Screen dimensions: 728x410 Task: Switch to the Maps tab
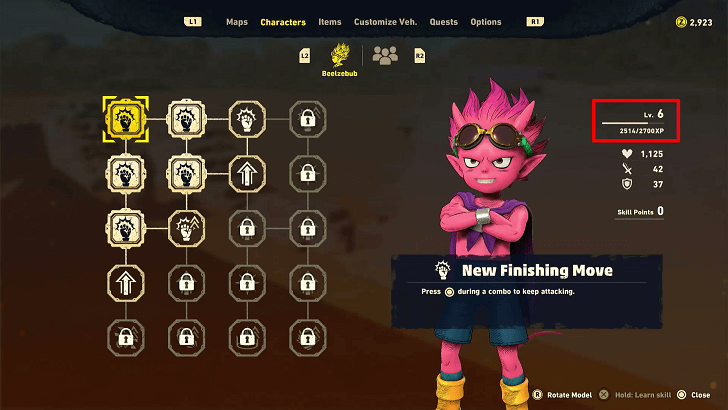237,22
